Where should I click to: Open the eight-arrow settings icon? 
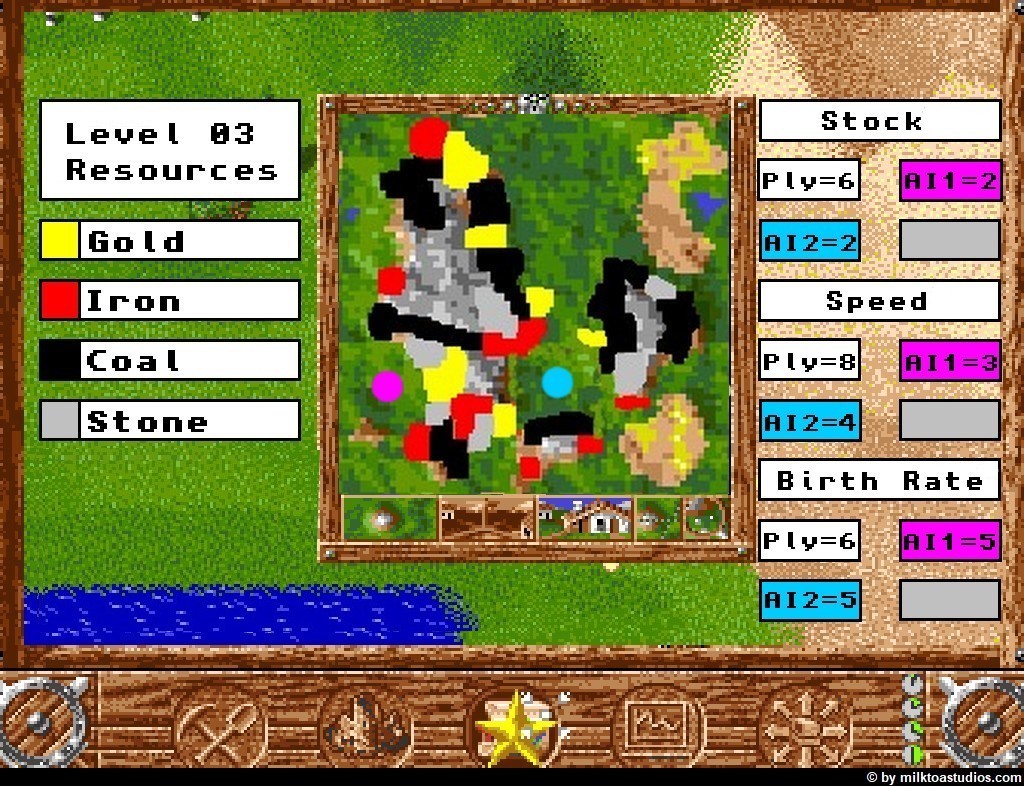[803, 725]
